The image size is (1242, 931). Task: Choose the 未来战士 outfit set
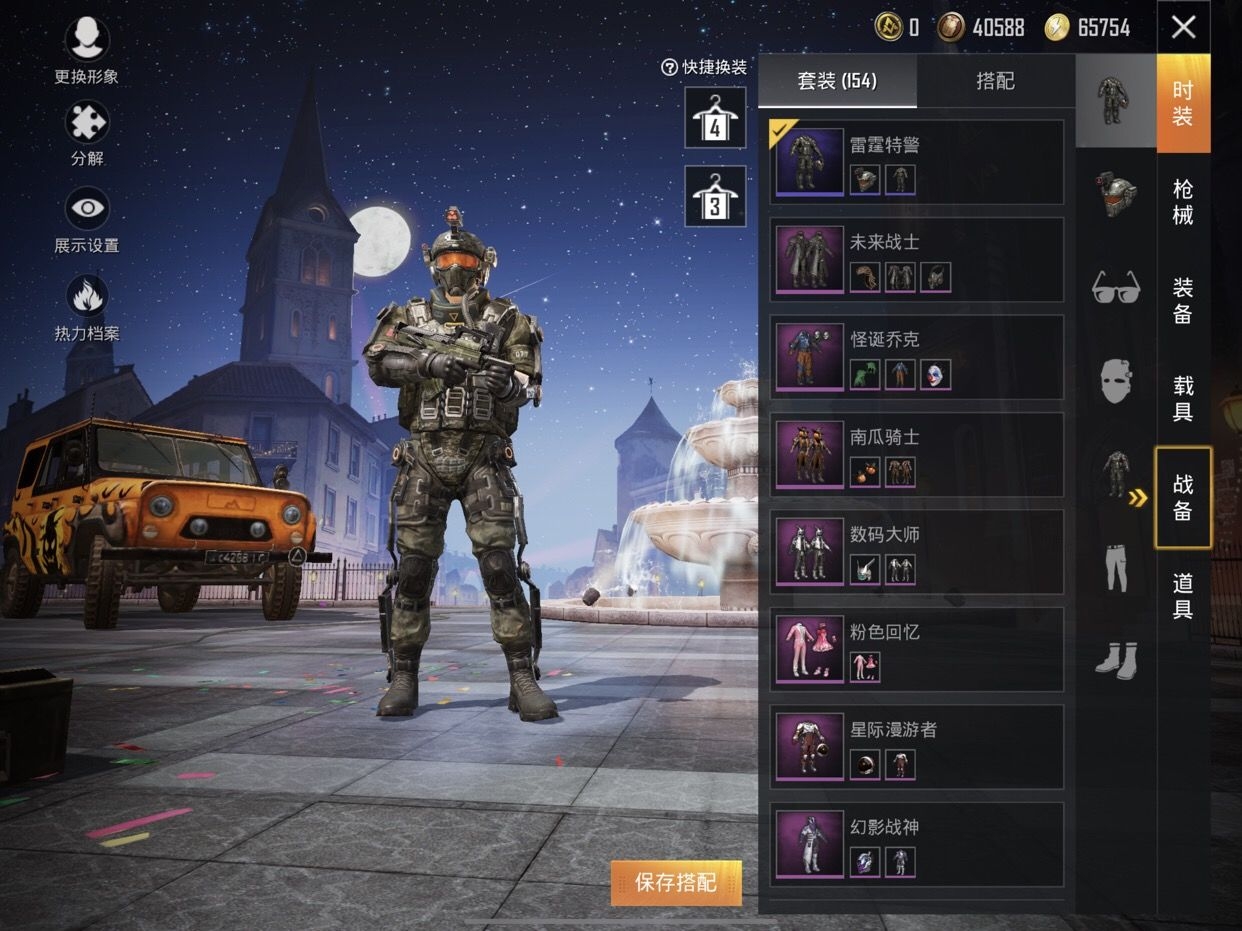[916, 259]
